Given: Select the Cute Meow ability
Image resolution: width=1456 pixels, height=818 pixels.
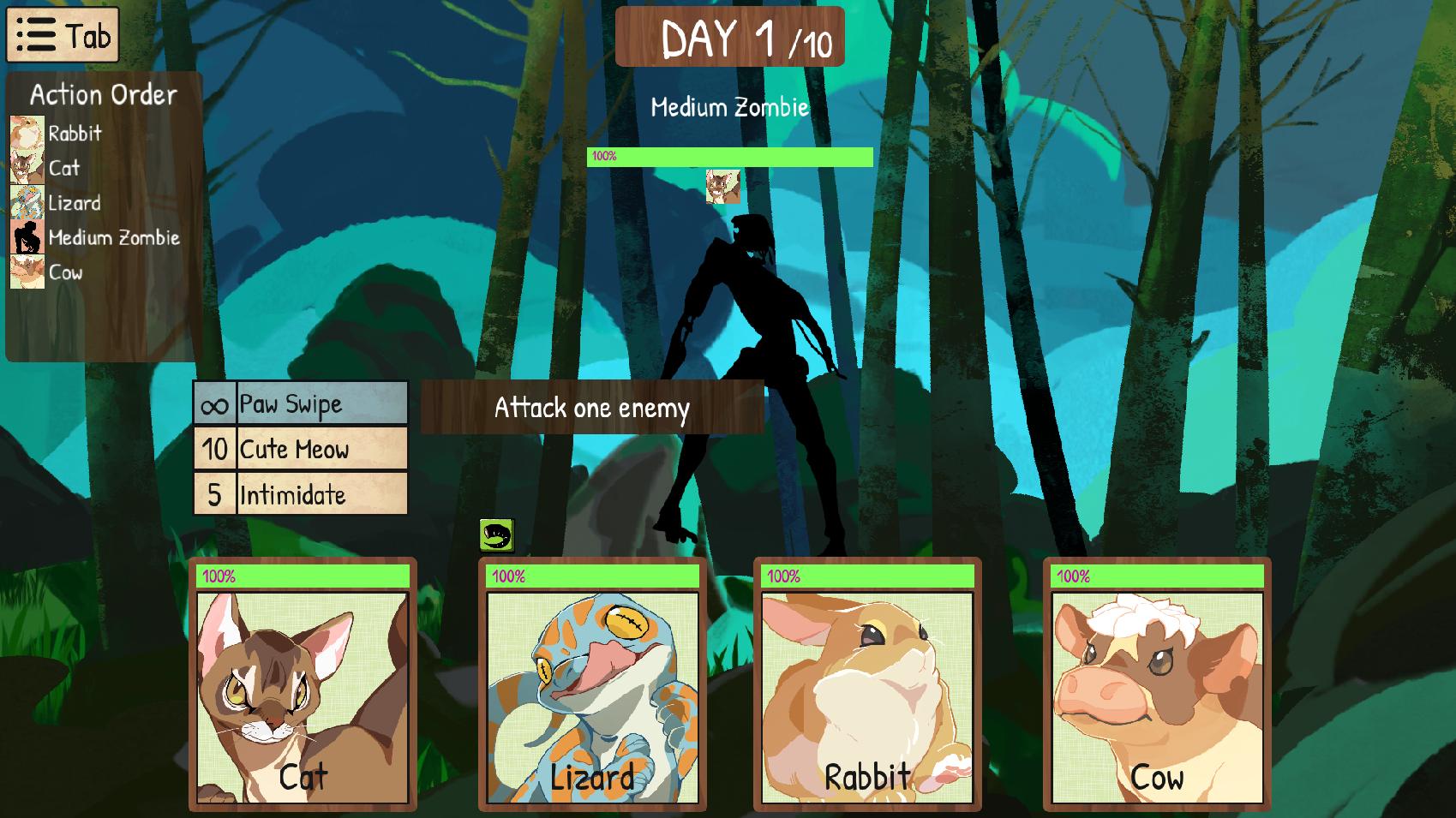Looking at the screenshot, I should [x=301, y=449].
